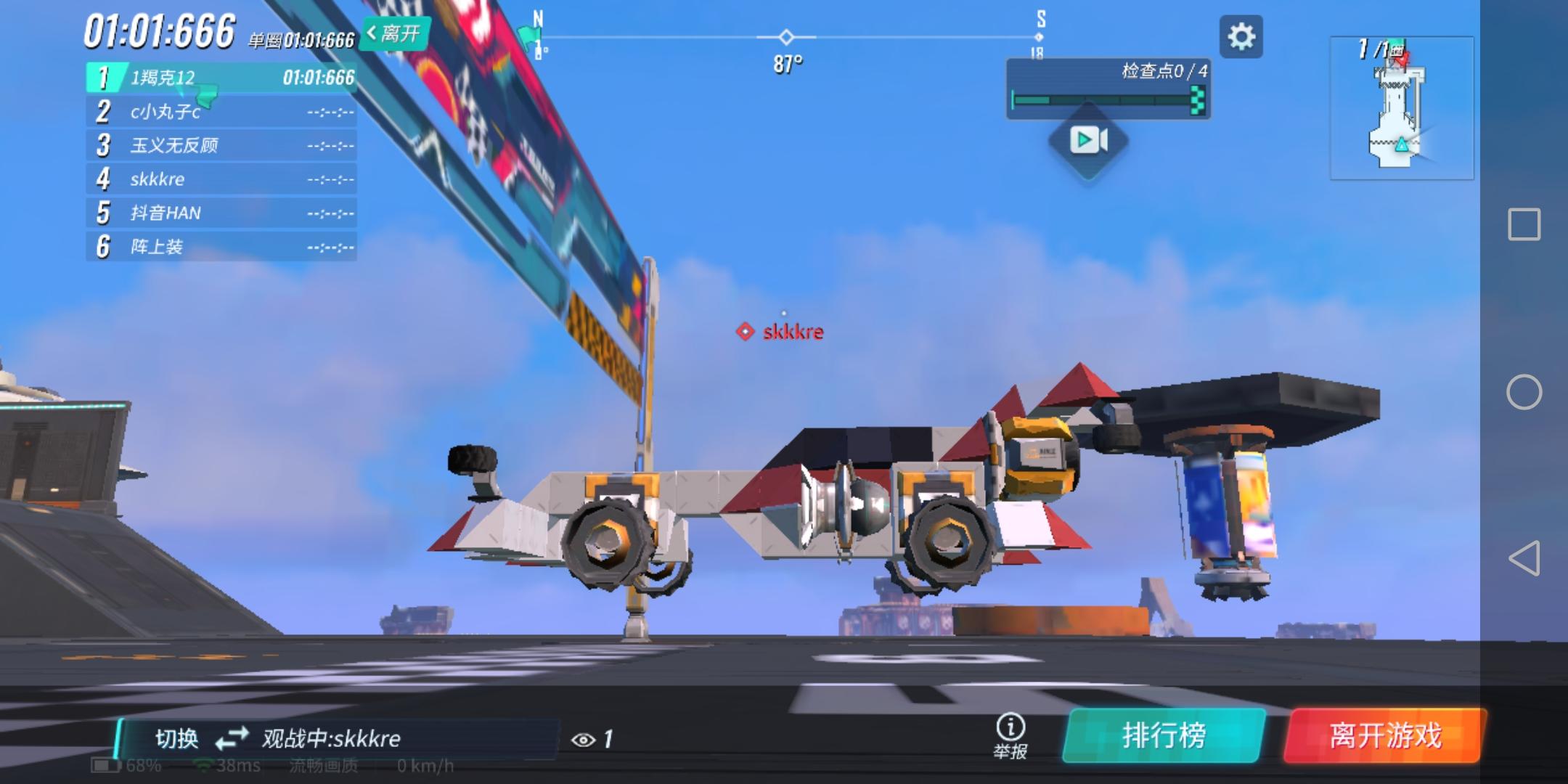Viewport: 1568px width, 784px height.
Task: Select first place racer 1羯克12
Action: (x=218, y=78)
